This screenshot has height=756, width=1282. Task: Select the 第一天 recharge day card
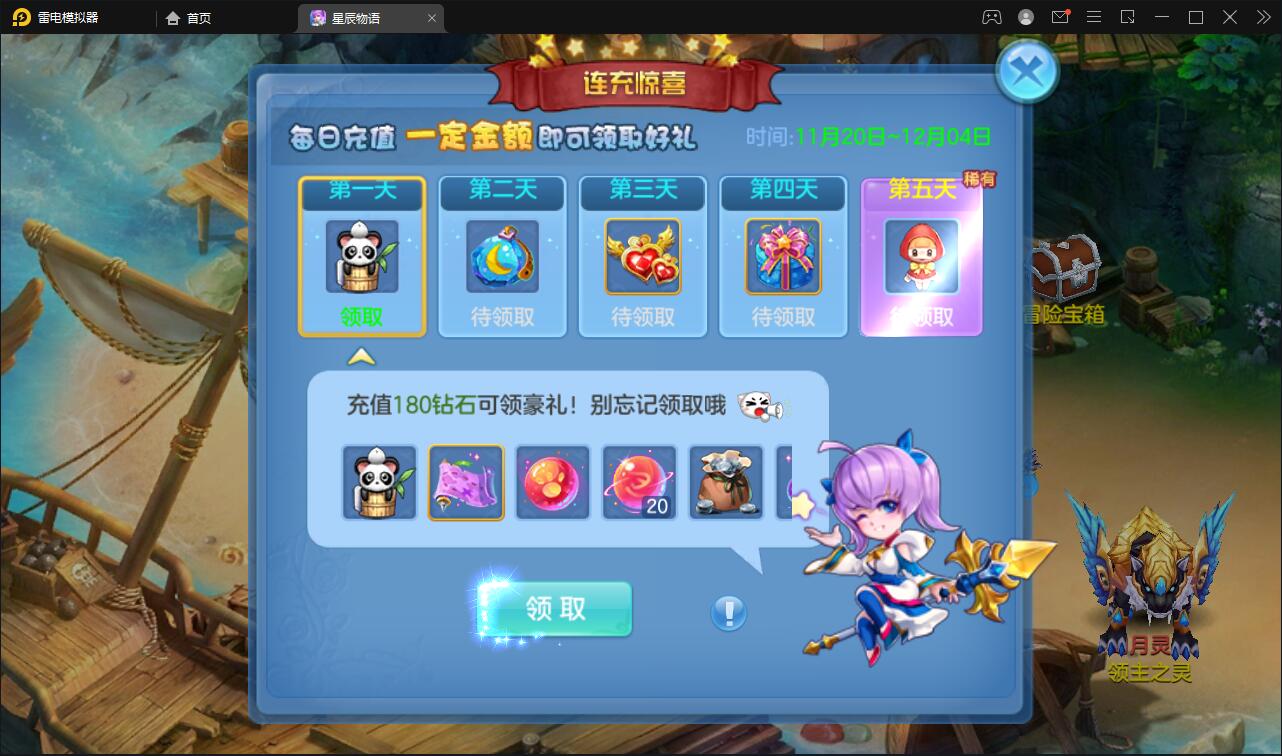[x=362, y=255]
